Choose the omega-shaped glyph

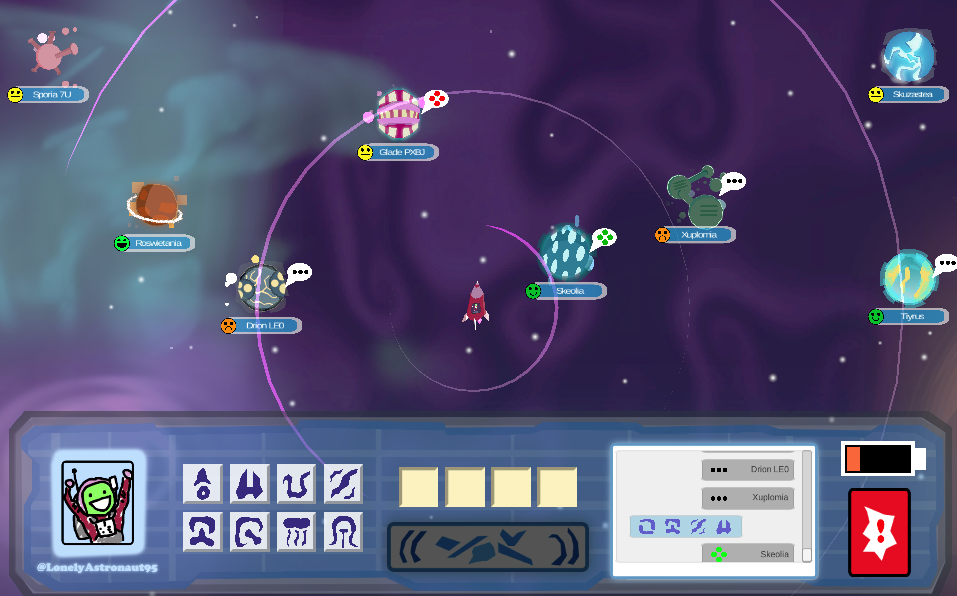(202, 531)
